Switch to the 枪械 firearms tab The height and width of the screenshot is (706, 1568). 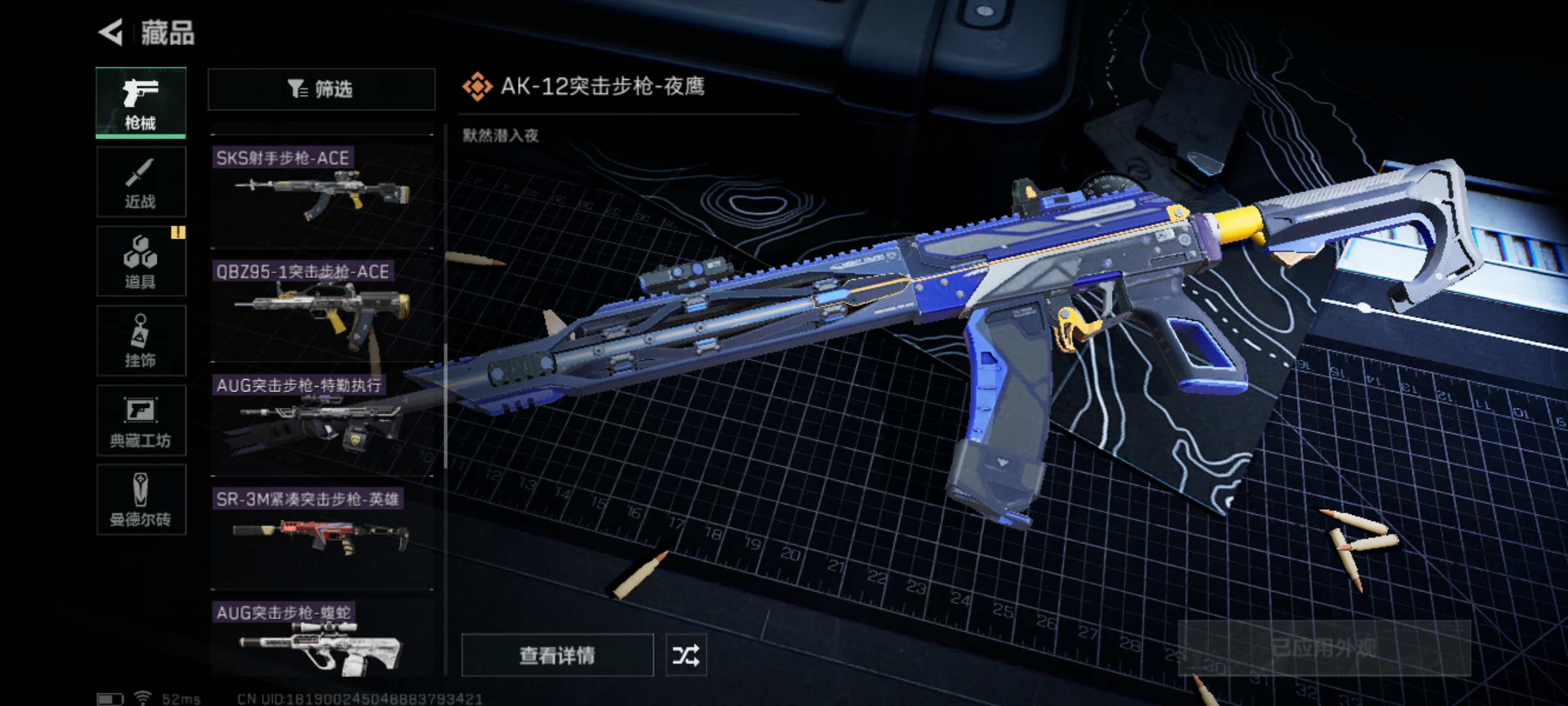141,103
